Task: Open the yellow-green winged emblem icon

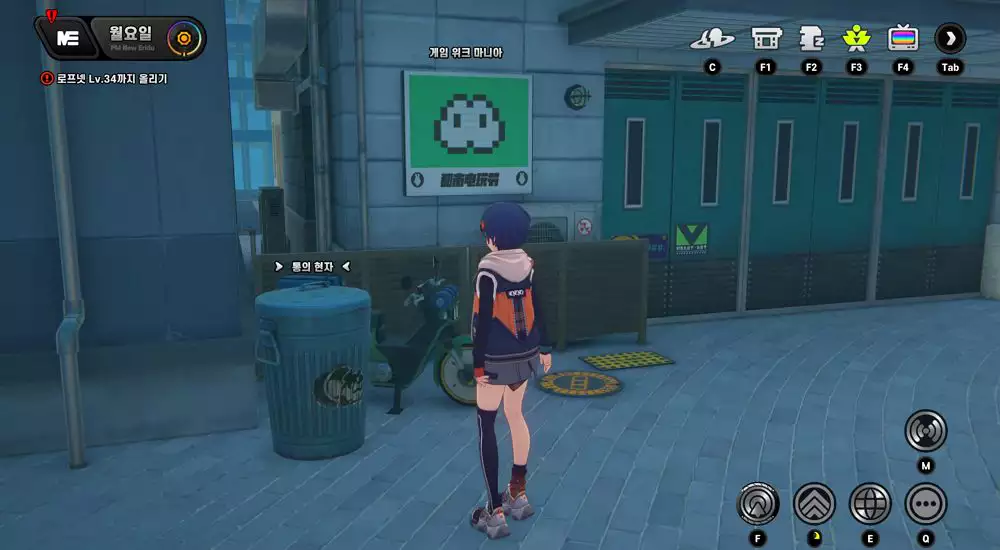Action: click(x=856, y=39)
